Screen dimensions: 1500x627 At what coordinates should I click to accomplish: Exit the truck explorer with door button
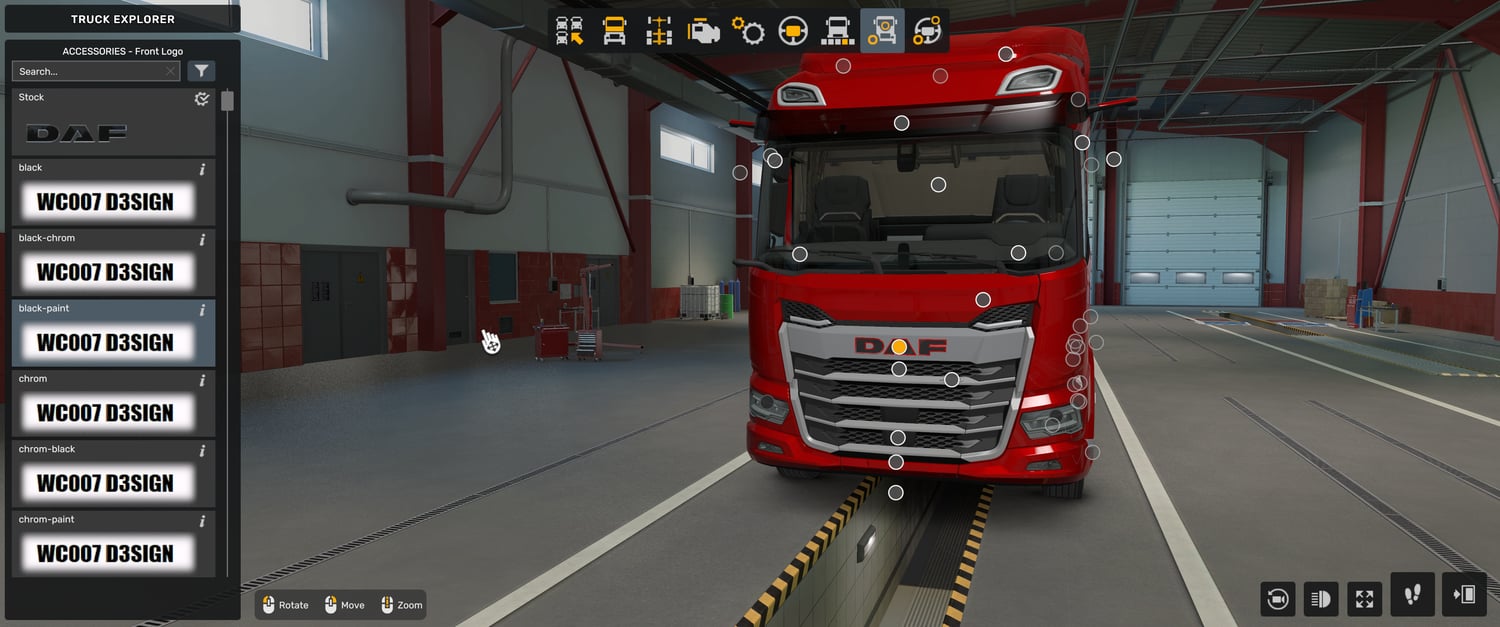[x=1464, y=595]
